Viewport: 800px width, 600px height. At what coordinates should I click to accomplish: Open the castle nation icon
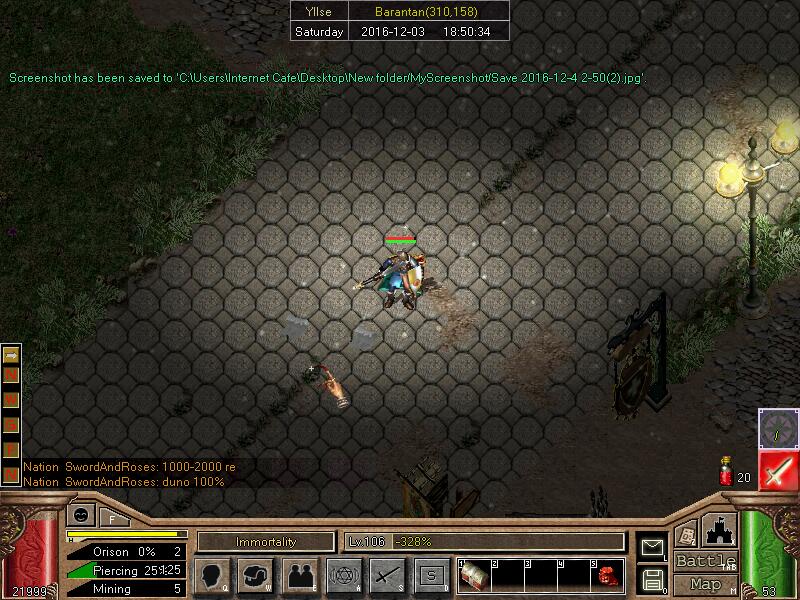tap(720, 530)
